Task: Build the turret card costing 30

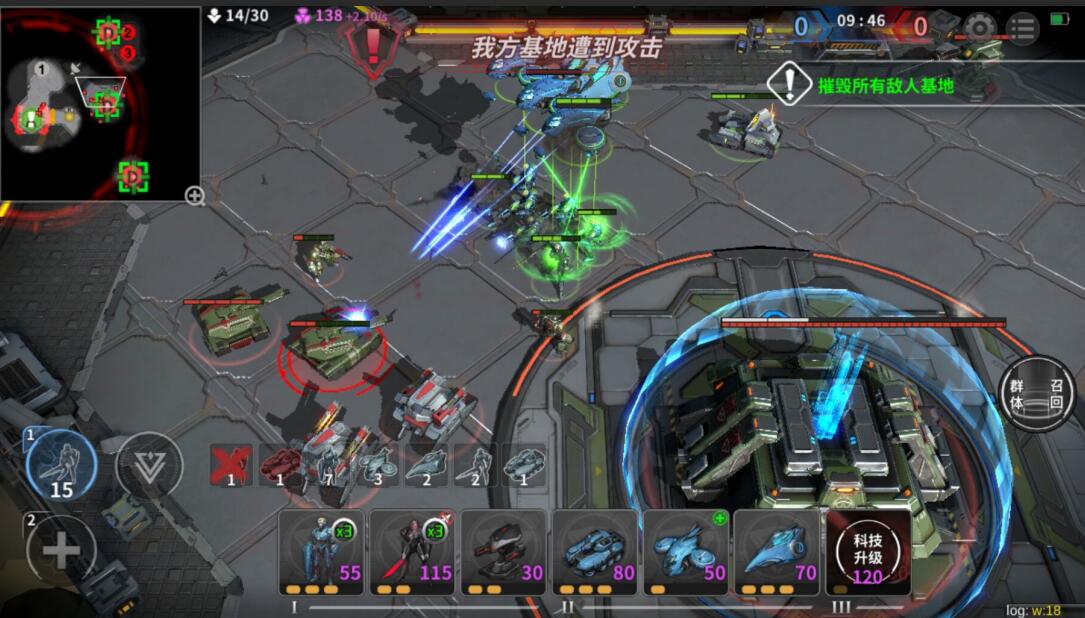Action: tap(503, 552)
